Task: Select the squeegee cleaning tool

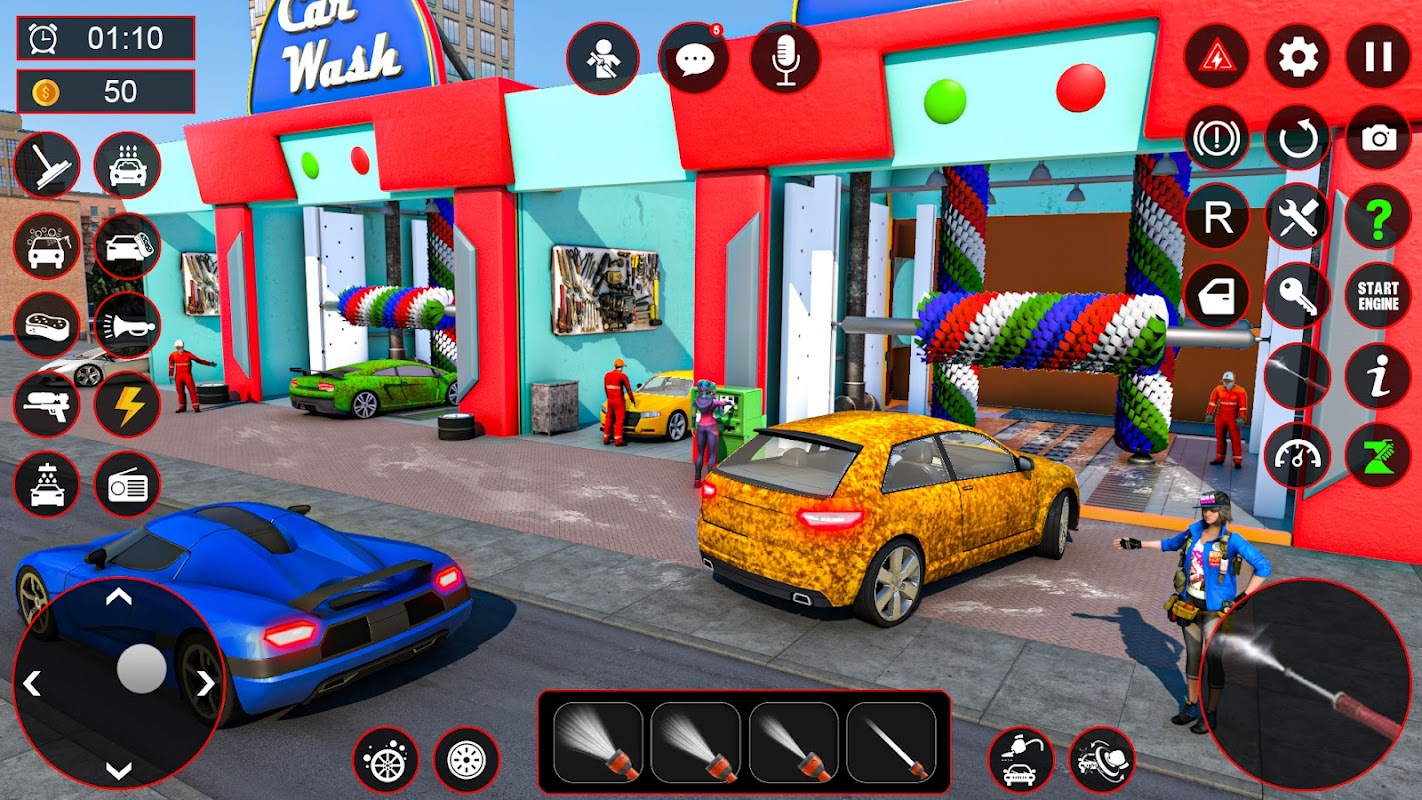Action: [x=47, y=165]
